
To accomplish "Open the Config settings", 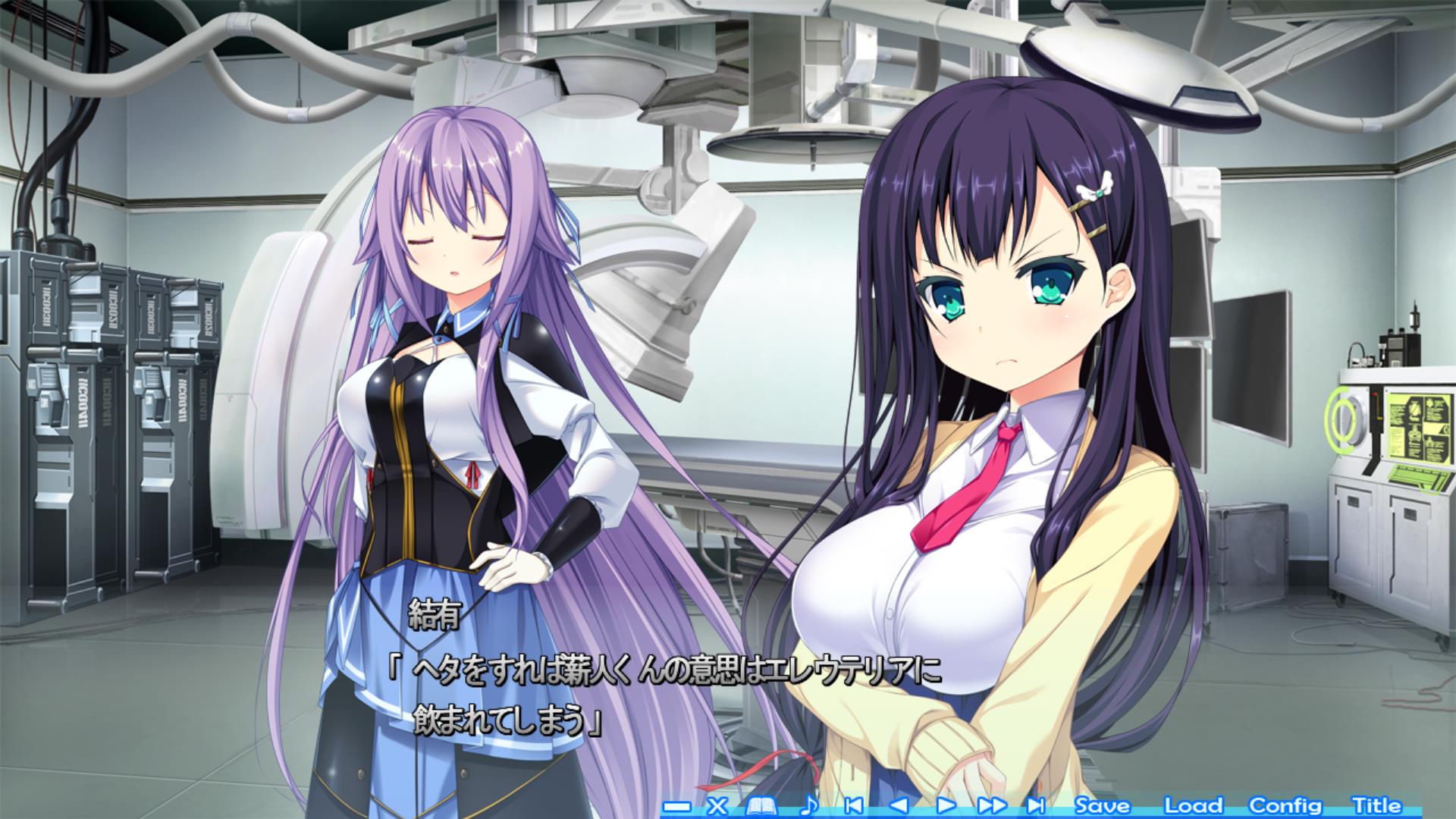I will tap(1285, 805).
